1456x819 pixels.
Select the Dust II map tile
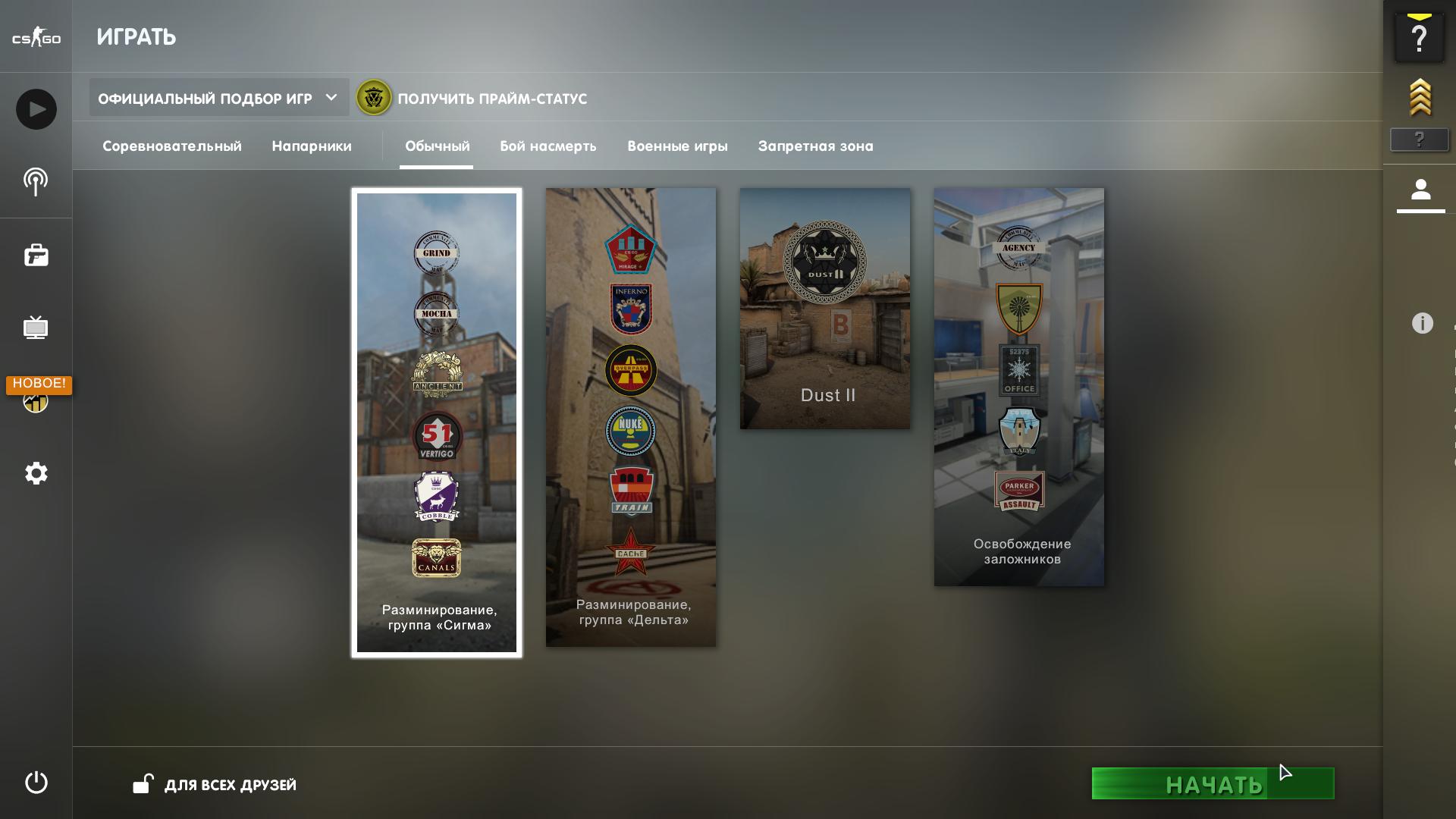pos(825,309)
